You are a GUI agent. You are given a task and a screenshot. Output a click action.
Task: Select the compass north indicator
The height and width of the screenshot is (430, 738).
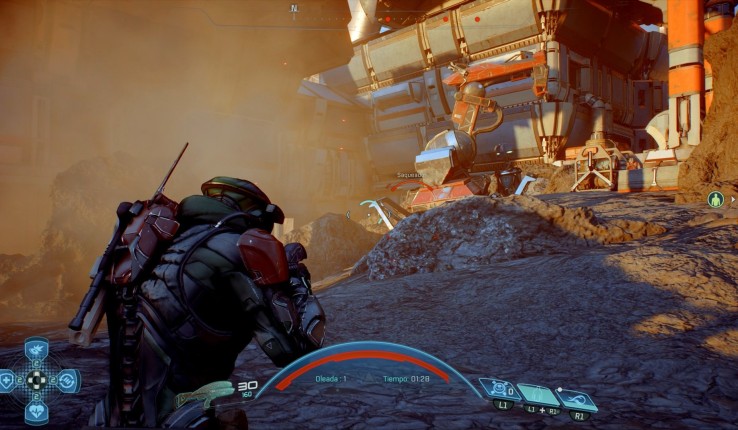(294, 8)
